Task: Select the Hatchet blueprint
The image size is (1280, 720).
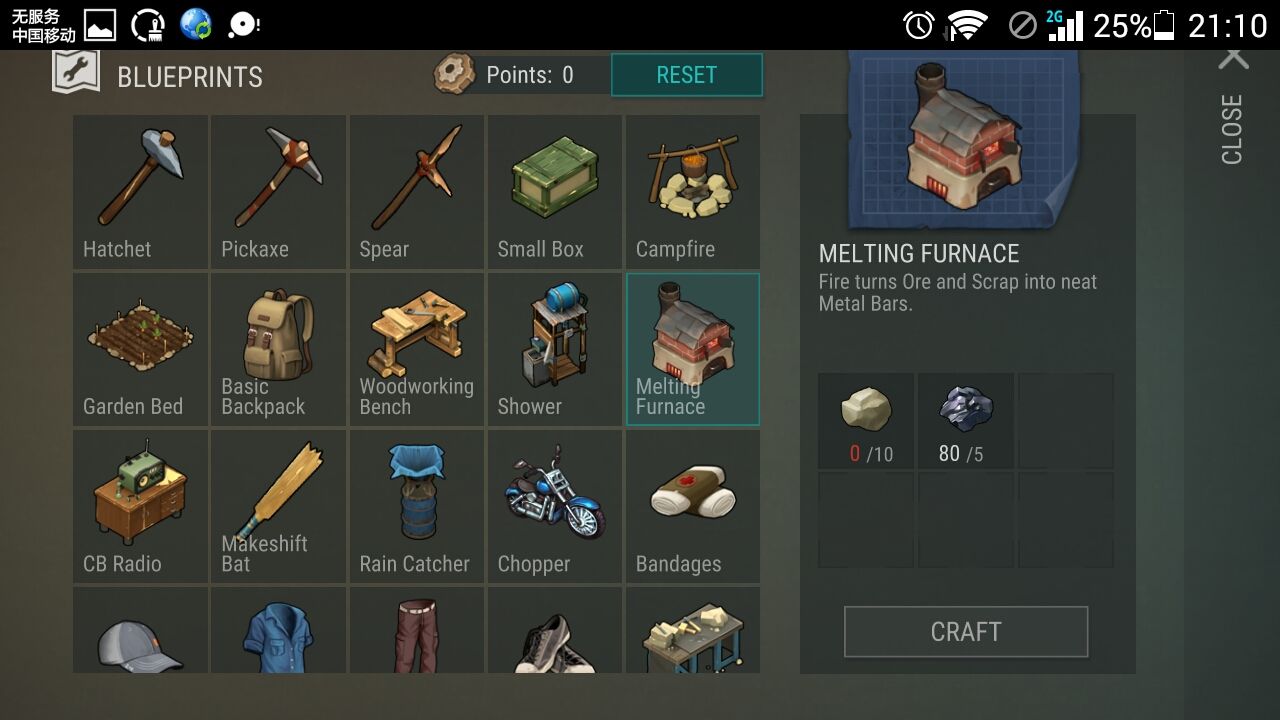Action: point(140,192)
